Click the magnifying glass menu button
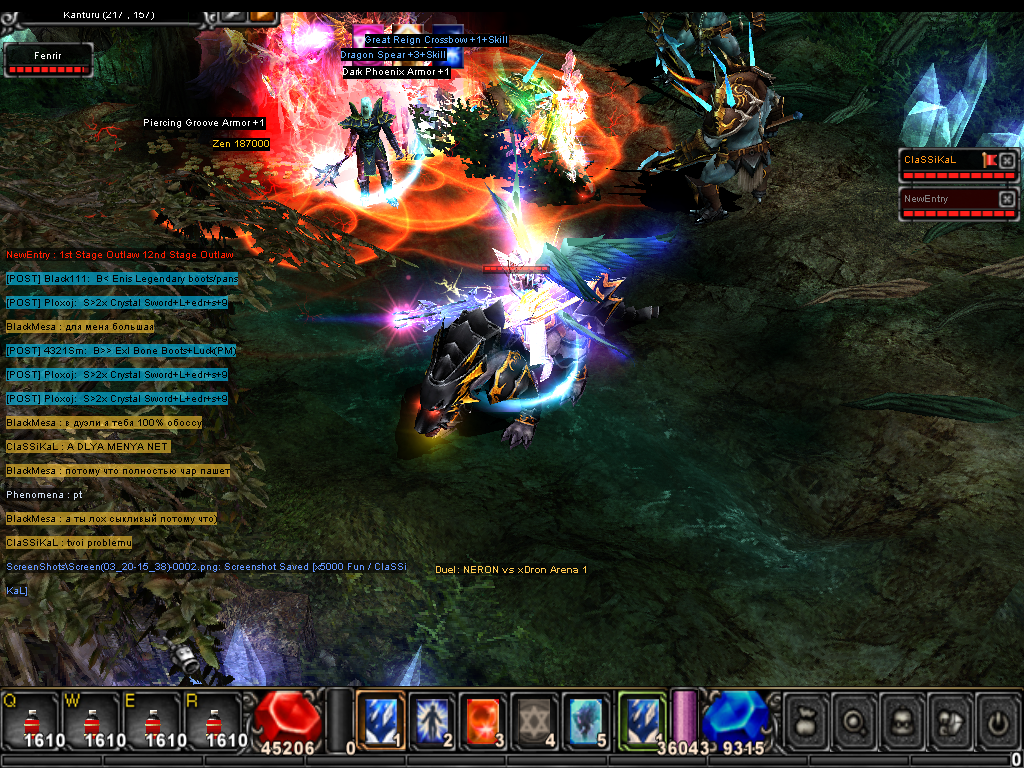This screenshot has height=768, width=1024. (x=856, y=720)
